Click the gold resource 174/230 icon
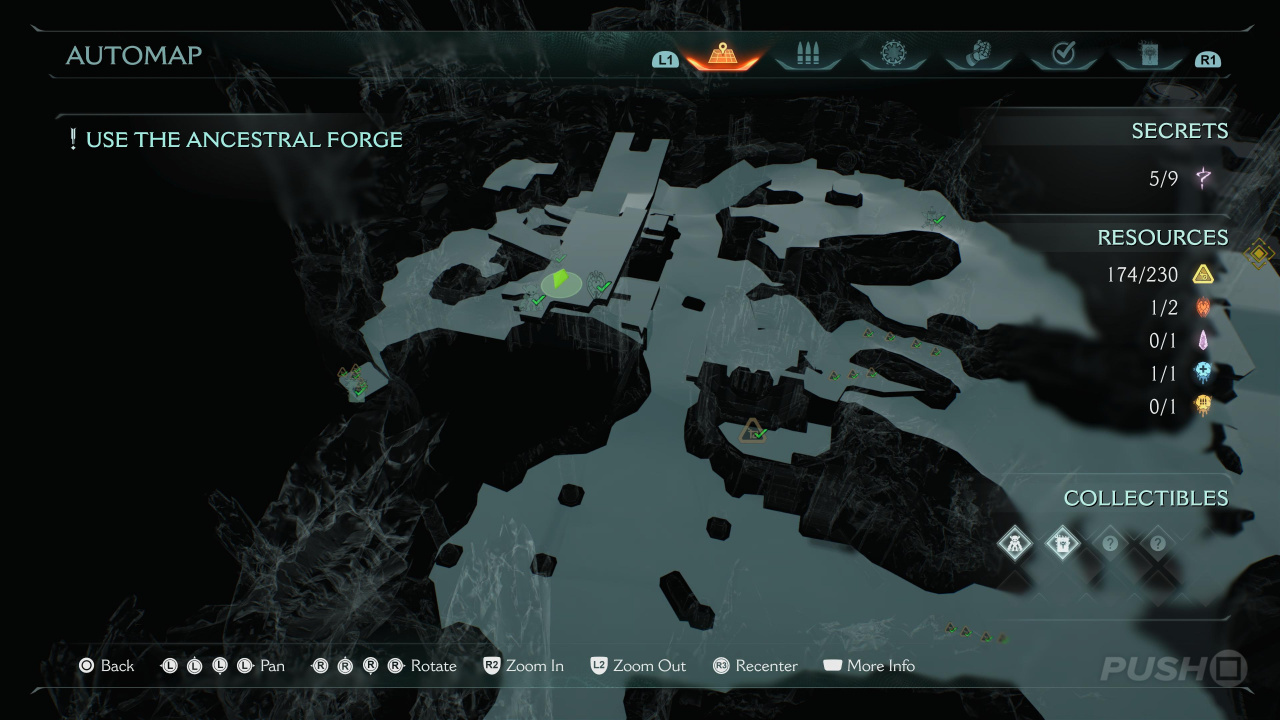1280x720 pixels. click(1203, 274)
